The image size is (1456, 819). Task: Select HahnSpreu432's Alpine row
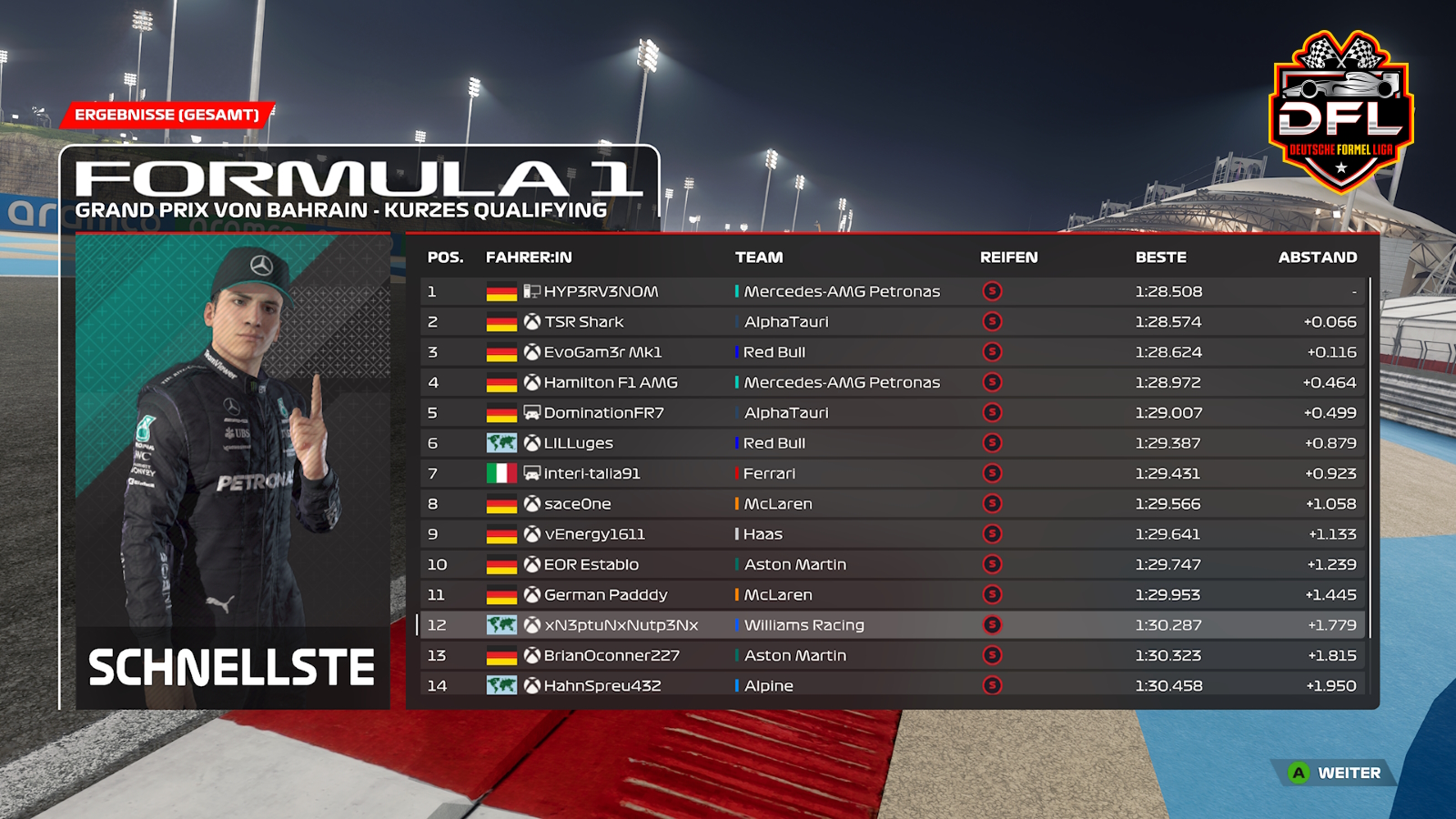(602, 686)
